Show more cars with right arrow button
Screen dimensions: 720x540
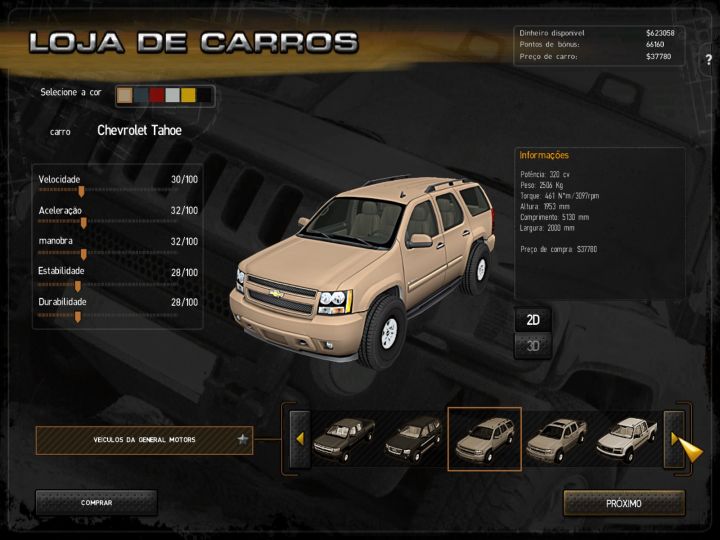675,439
